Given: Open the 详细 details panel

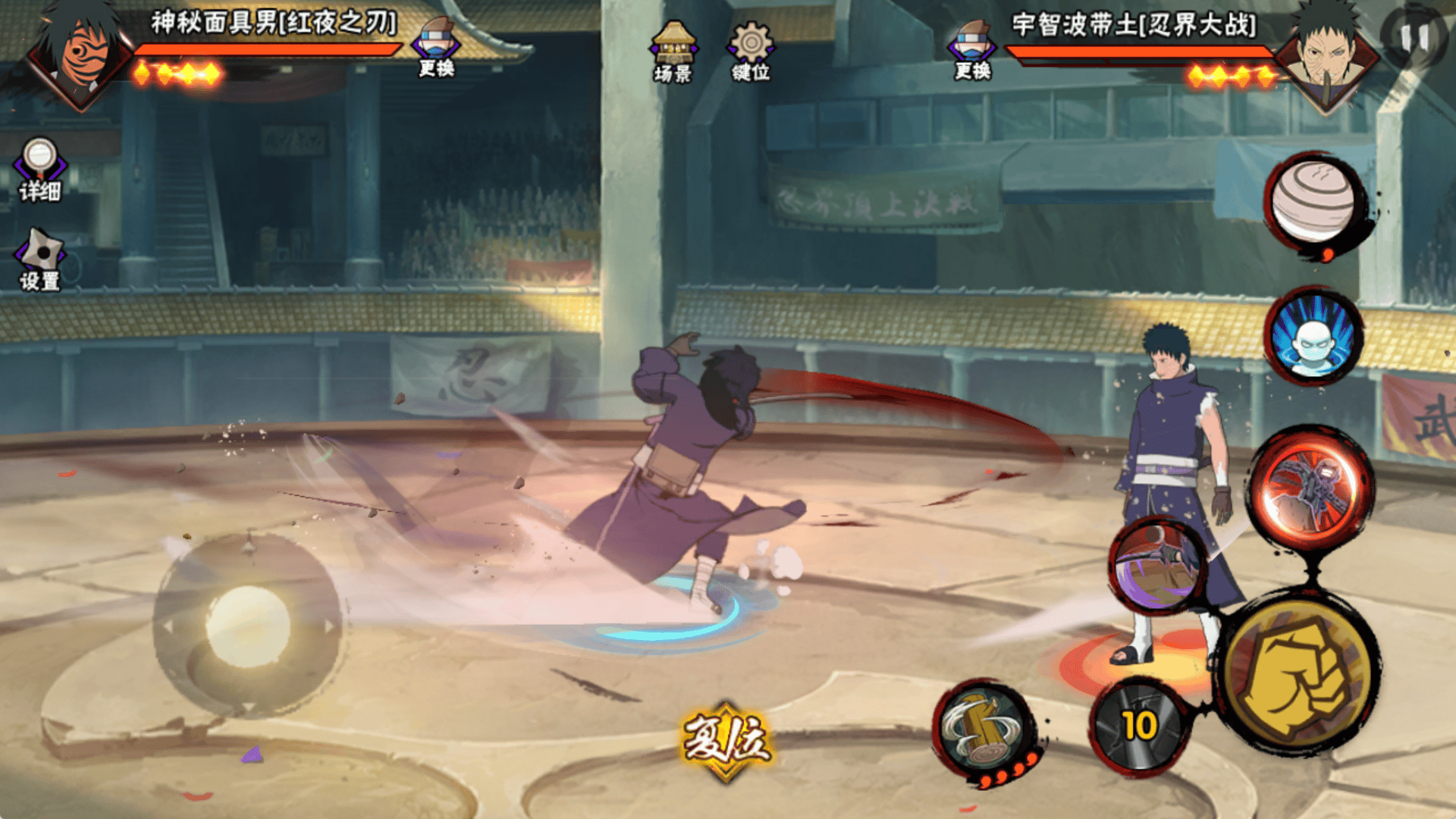Looking at the screenshot, I should pyautogui.click(x=39, y=170).
